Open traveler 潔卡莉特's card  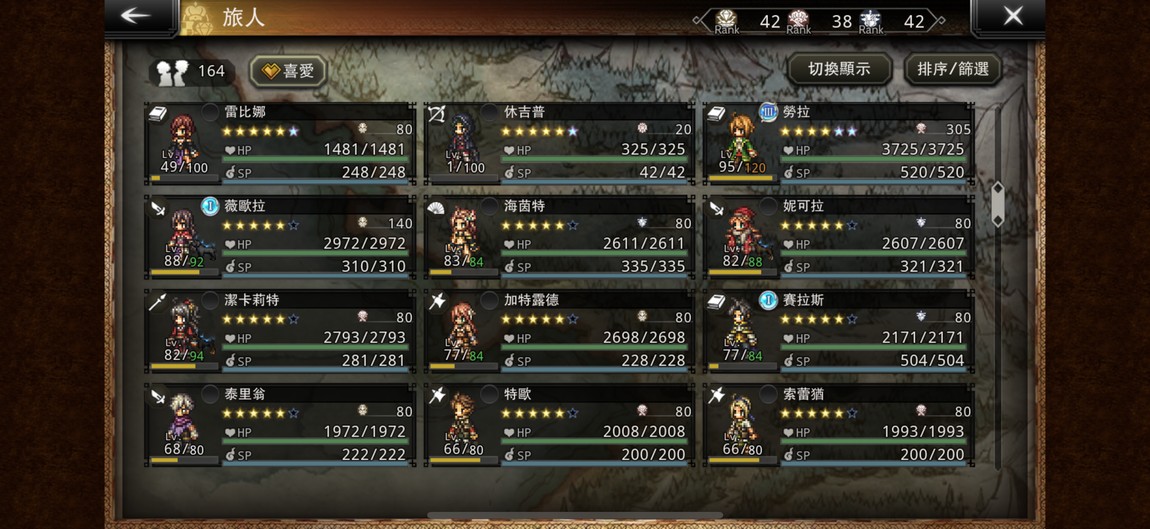tap(280, 331)
